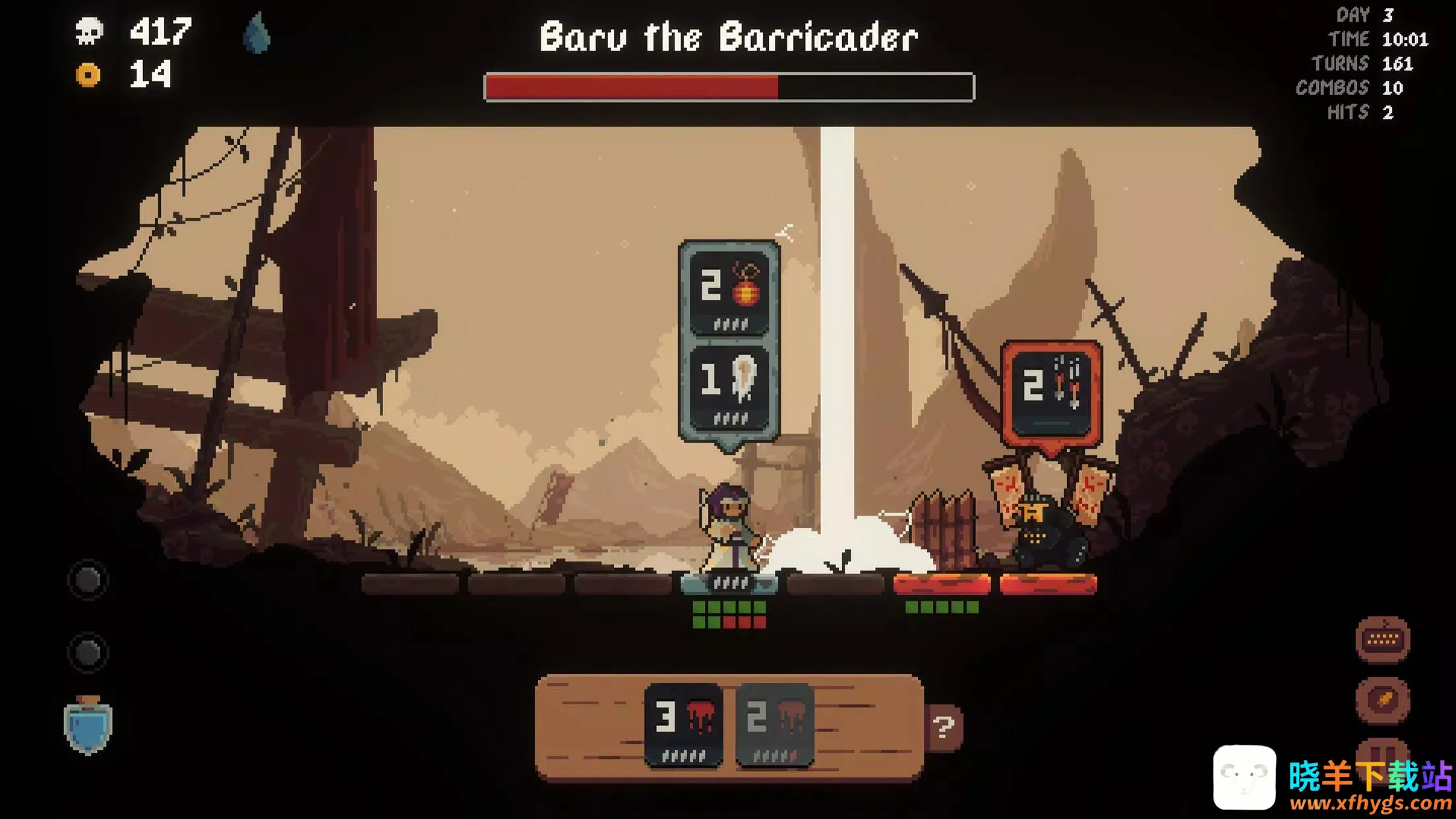Use the blue potion flask
Screen dimensions: 1456x819
[88, 725]
